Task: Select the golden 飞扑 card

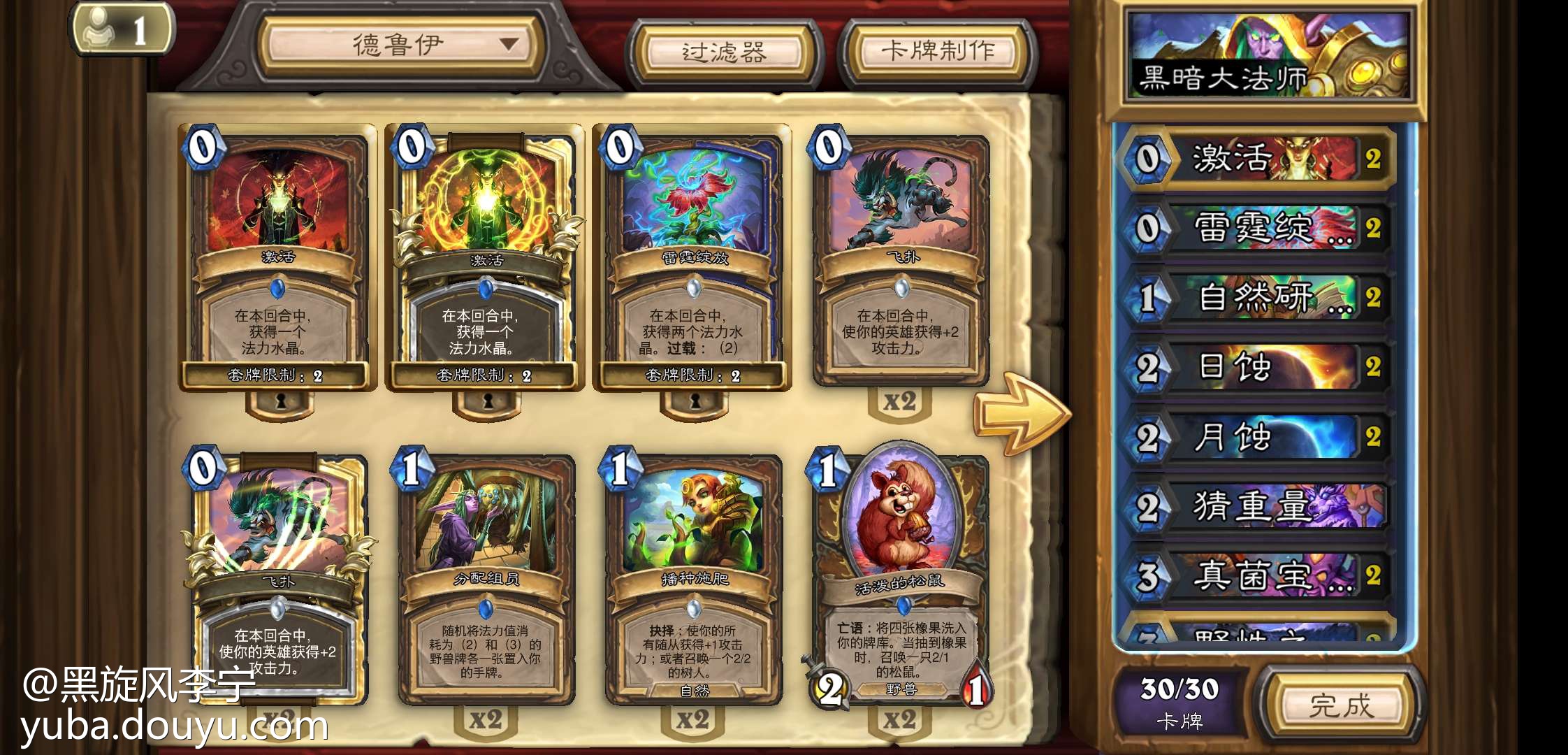Action: (x=277, y=580)
